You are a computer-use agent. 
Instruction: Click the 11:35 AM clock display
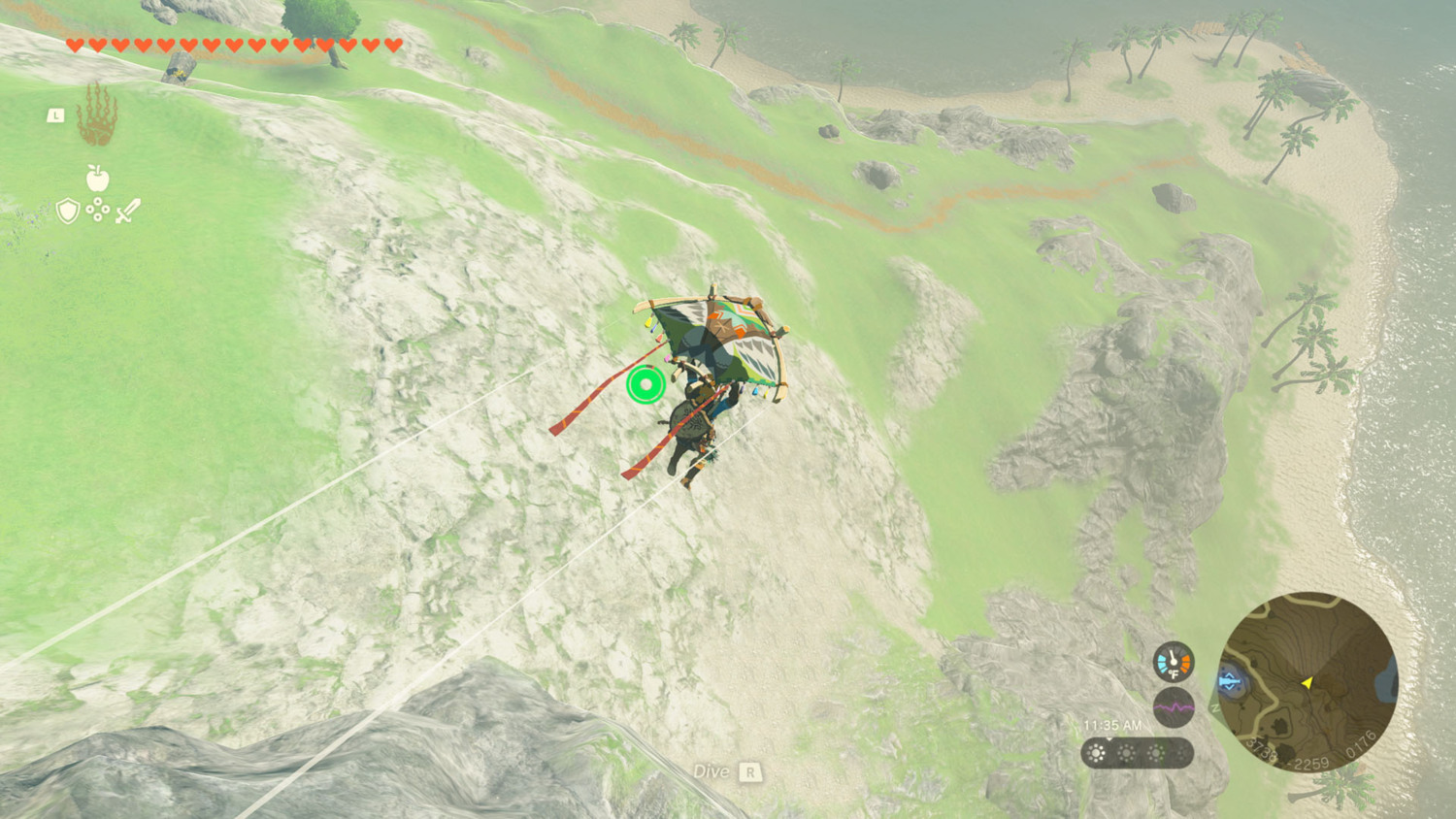[x=1112, y=724]
